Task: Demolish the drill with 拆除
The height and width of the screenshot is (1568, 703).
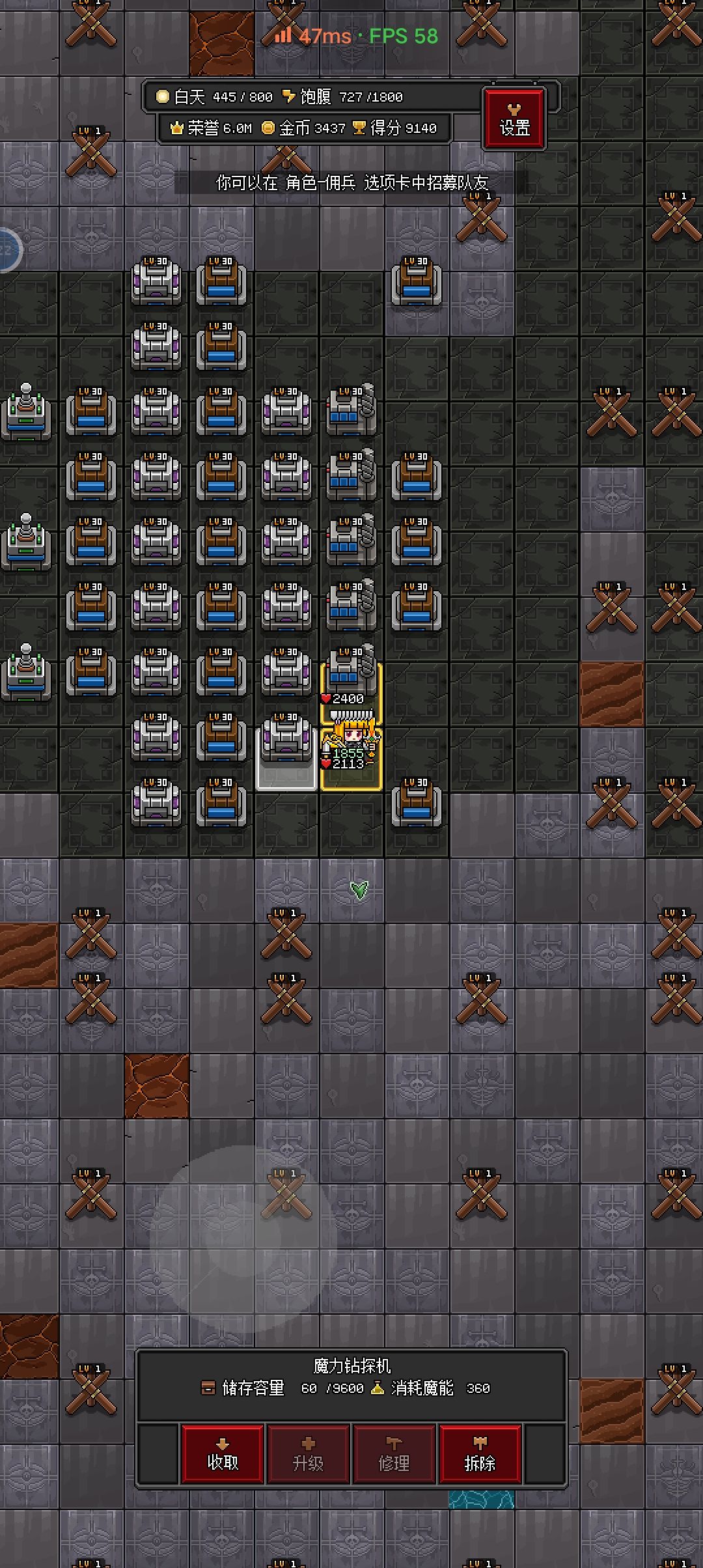Action: coord(480,1454)
